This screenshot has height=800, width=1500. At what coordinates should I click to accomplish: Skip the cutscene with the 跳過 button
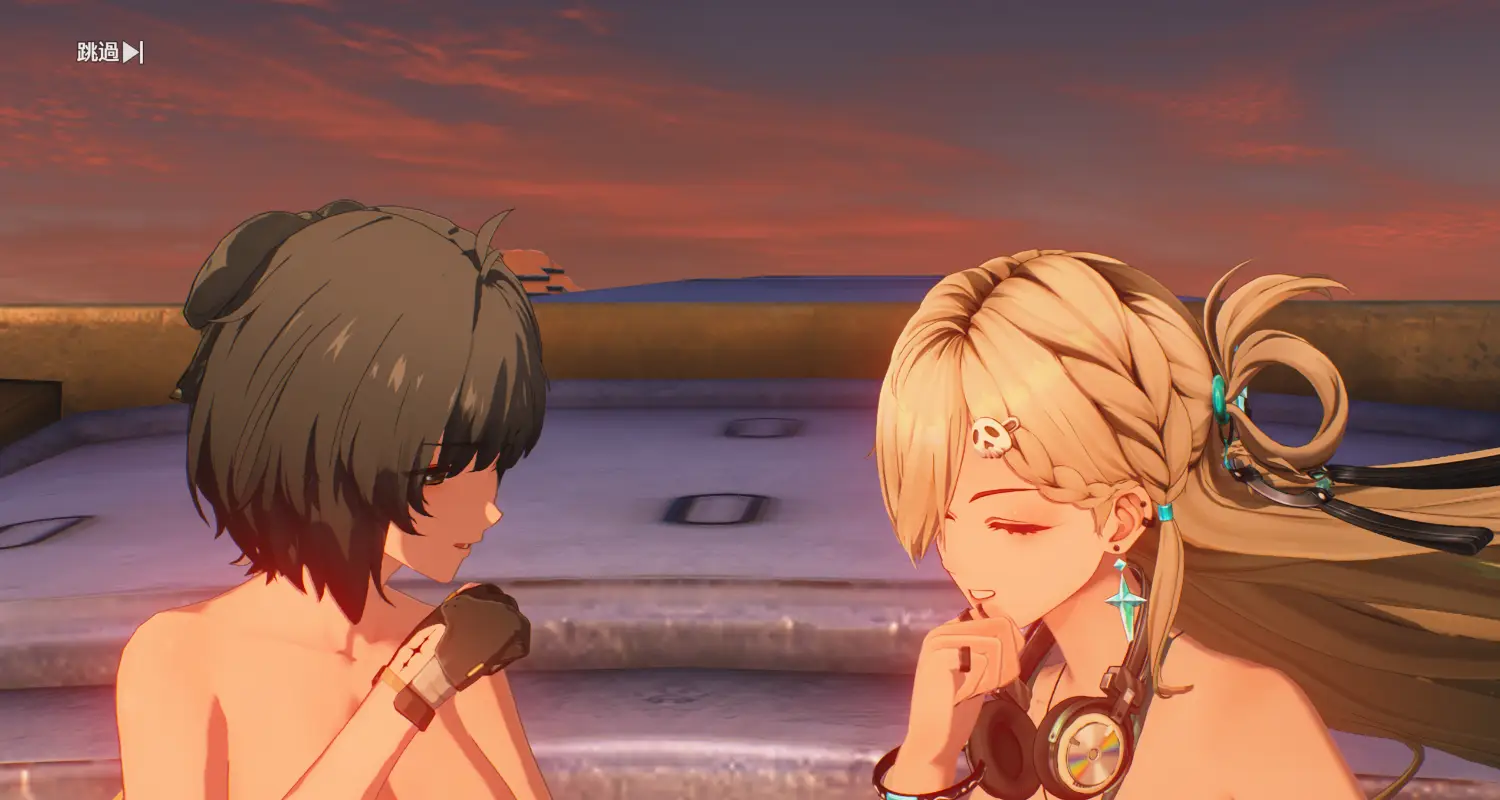110,52
